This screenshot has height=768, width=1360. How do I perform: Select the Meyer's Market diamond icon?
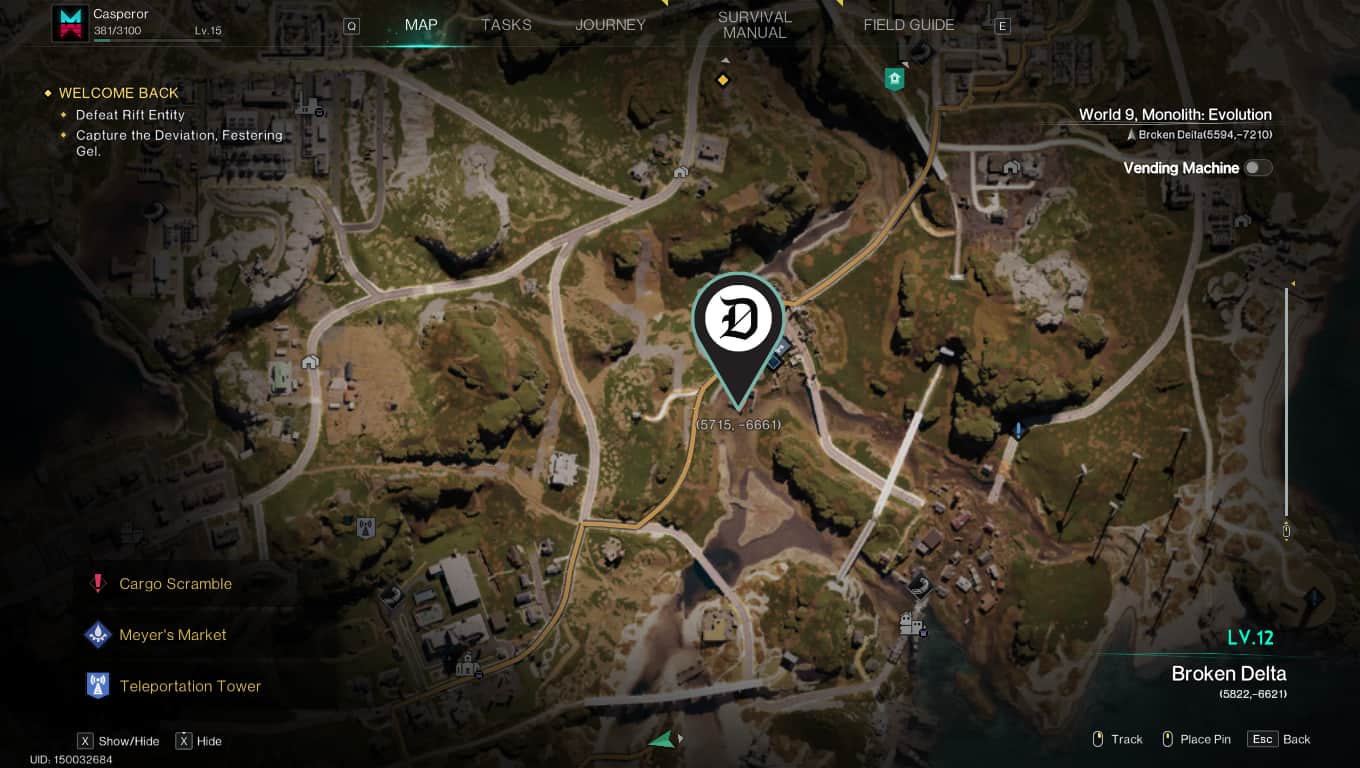pyautogui.click(x=98, y=634)
